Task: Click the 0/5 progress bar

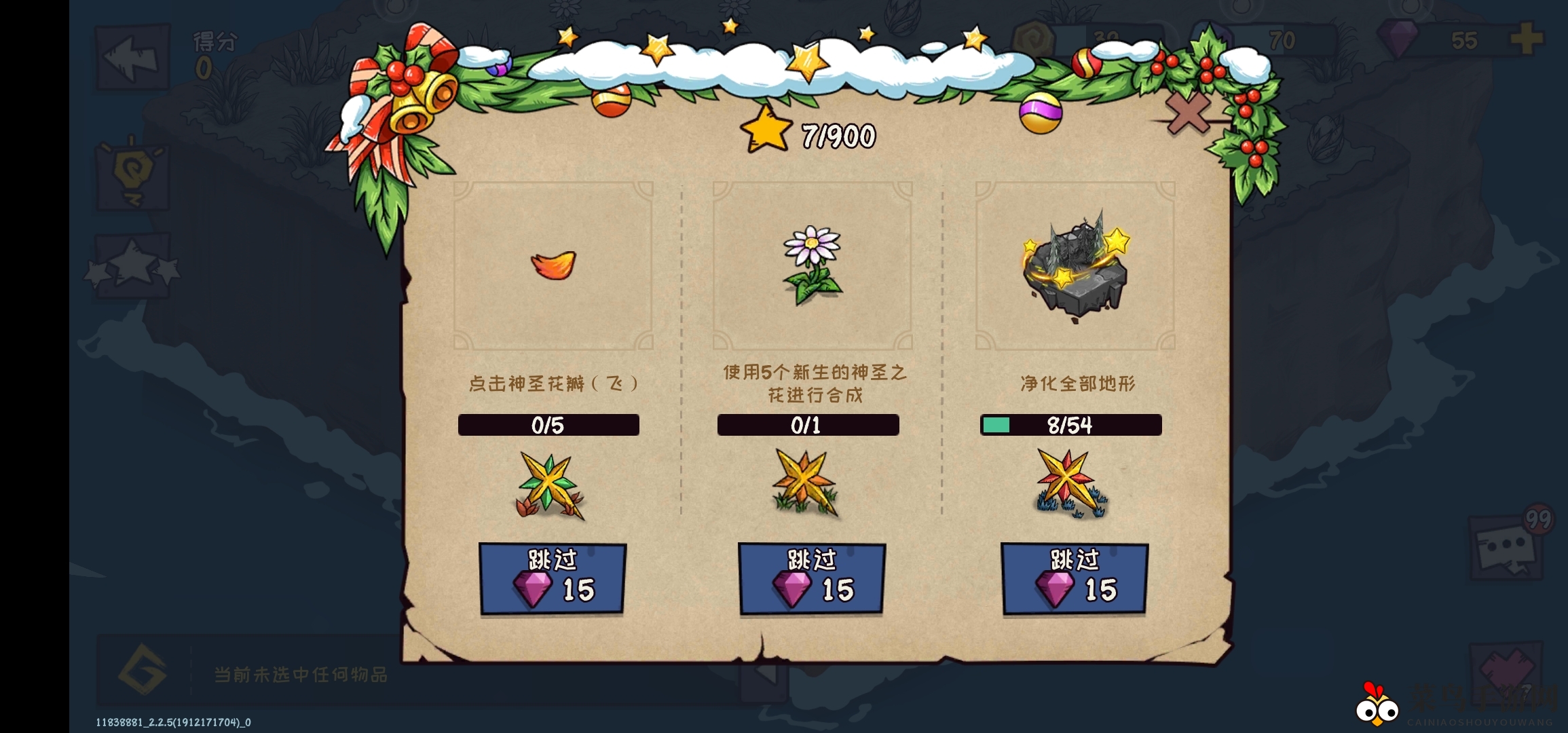Action: point(548,426)
